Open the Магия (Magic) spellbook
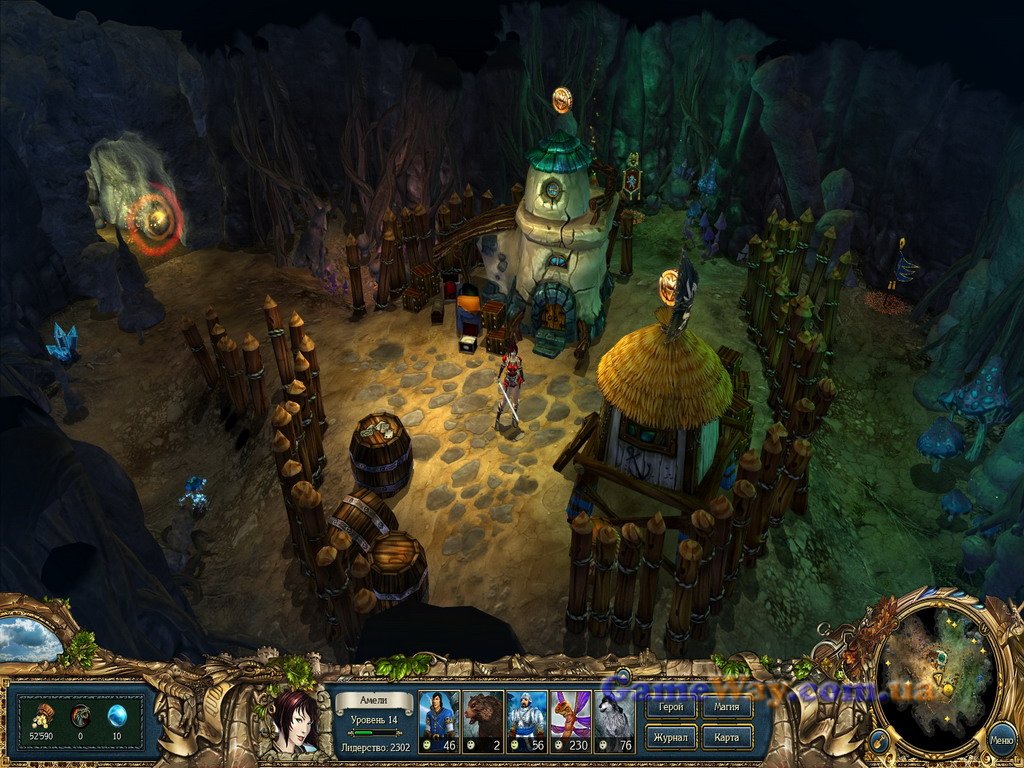The height and width of the screenshot is (768, 1024). coord(727,708)
